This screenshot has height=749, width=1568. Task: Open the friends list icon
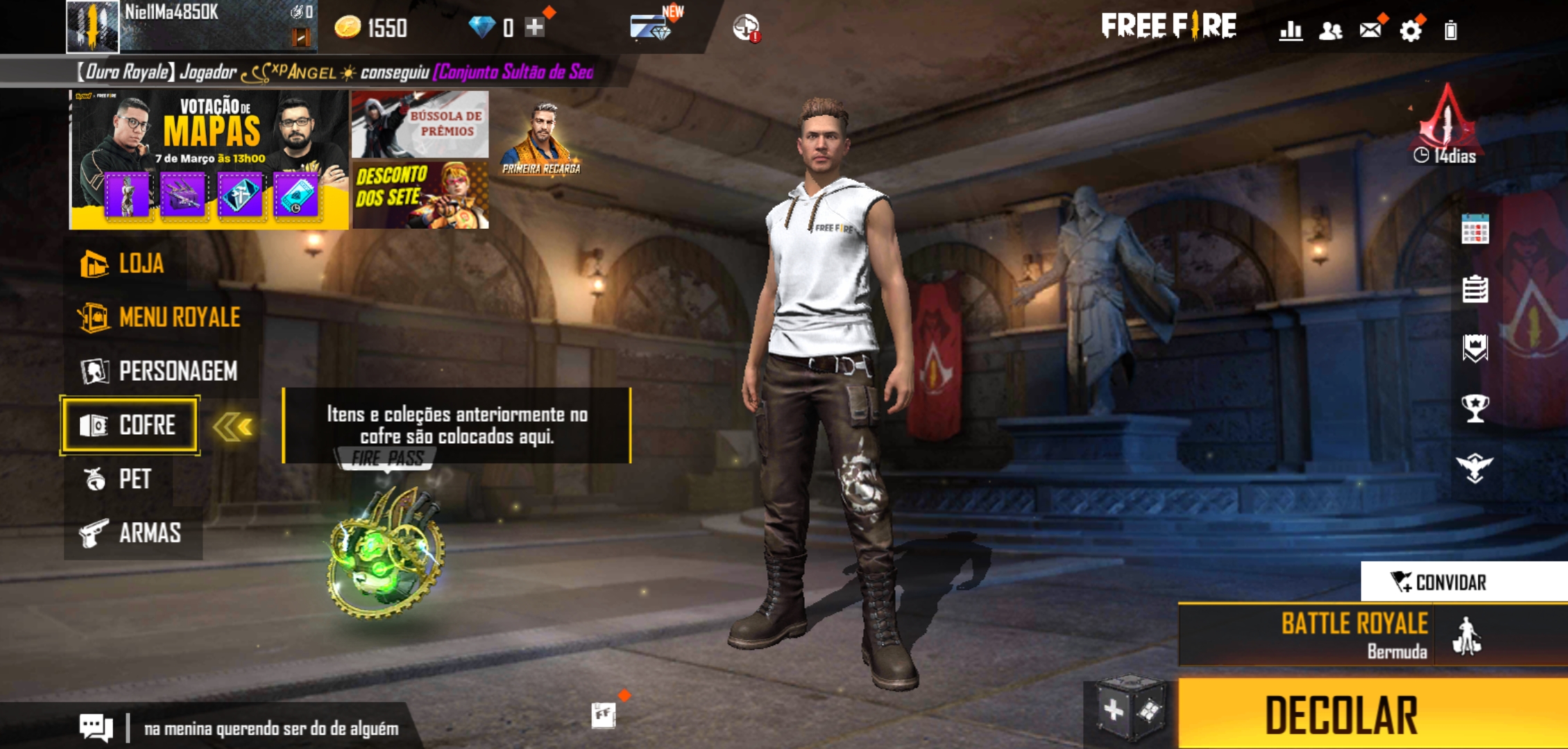point(1330,31)
